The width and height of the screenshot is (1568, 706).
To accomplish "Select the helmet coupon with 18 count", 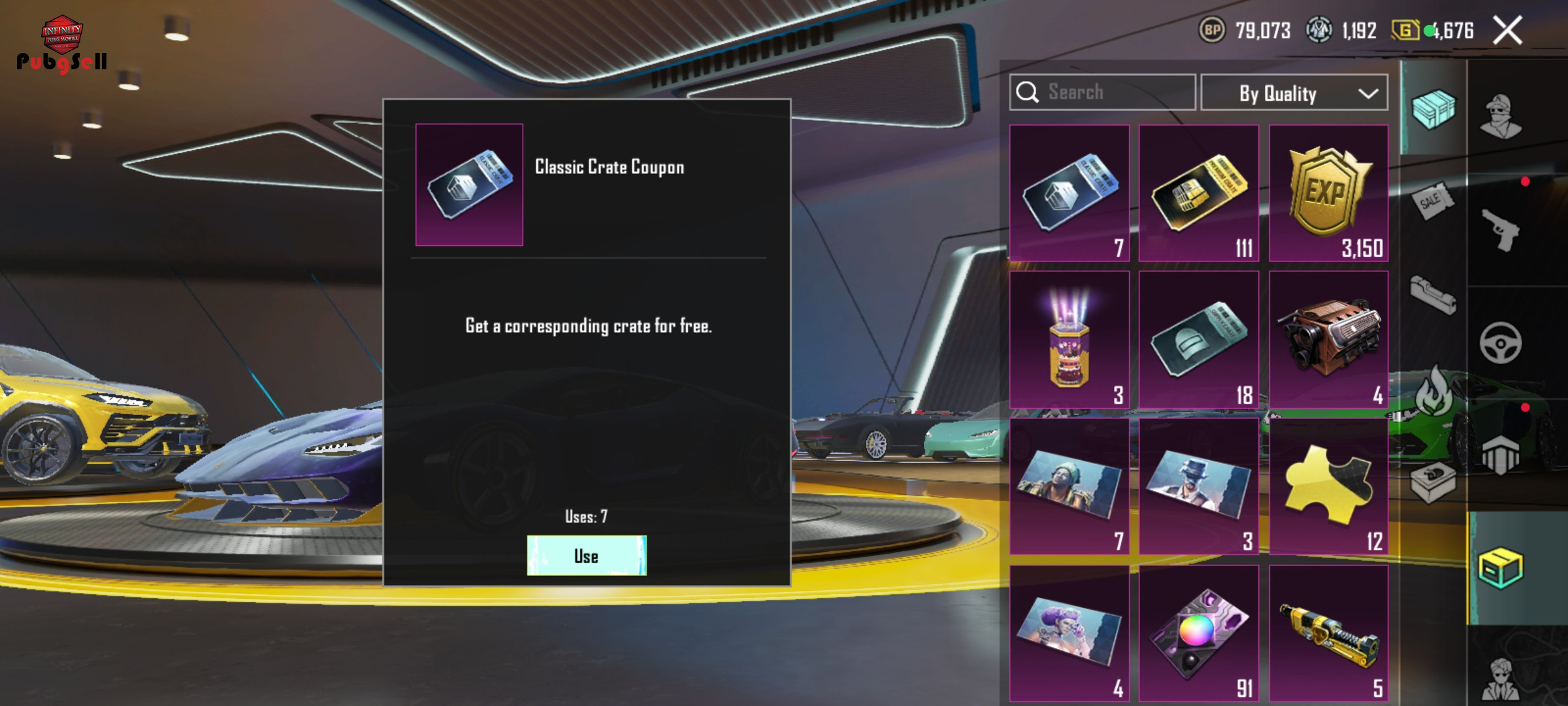I will point(1199,340).
